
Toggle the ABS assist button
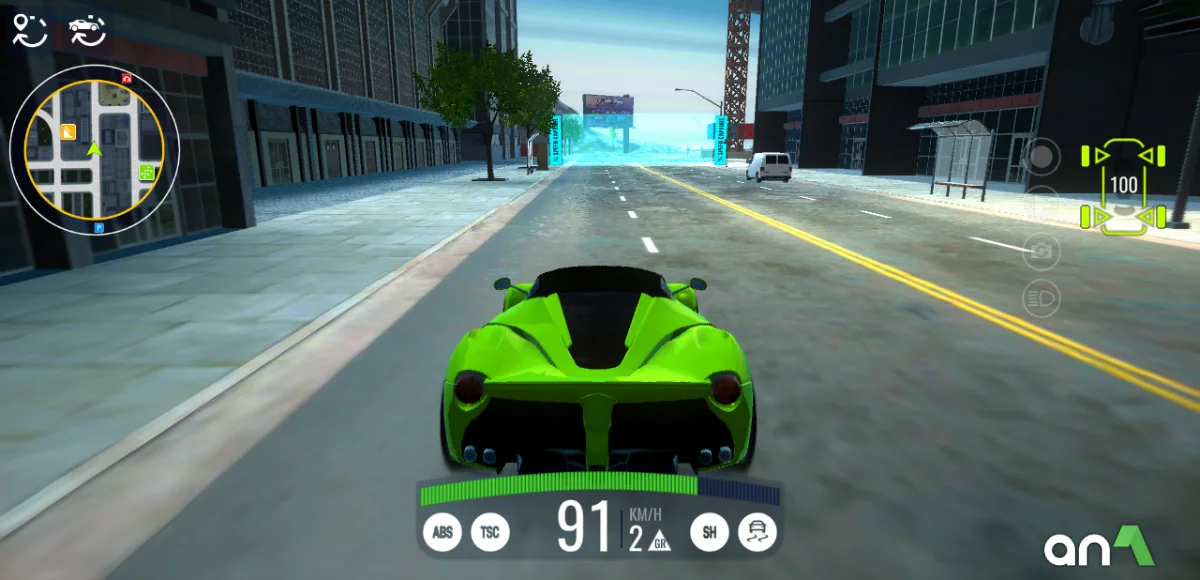click(x=442, y=533)
